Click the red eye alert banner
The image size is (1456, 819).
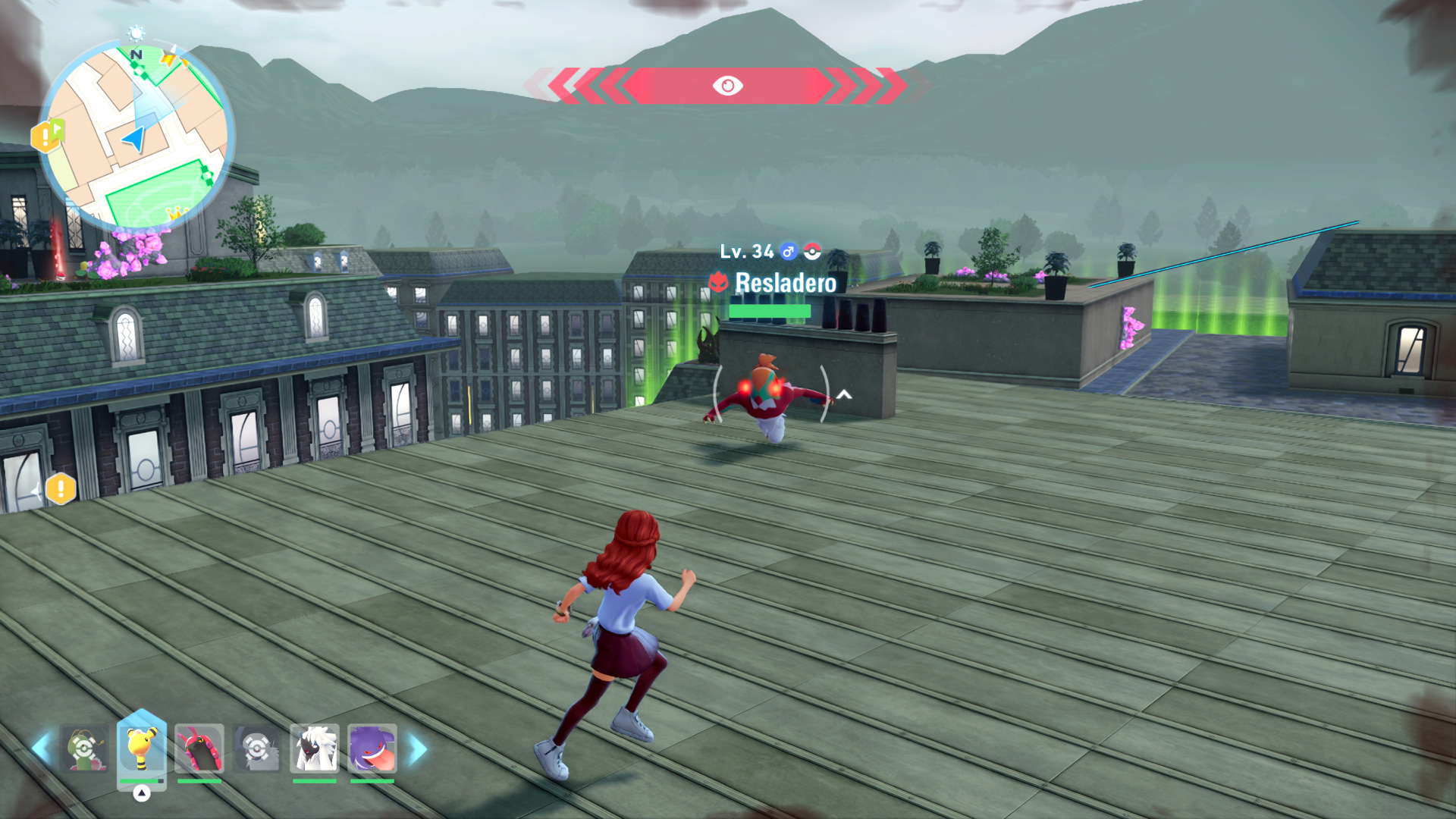coord(727,86)
